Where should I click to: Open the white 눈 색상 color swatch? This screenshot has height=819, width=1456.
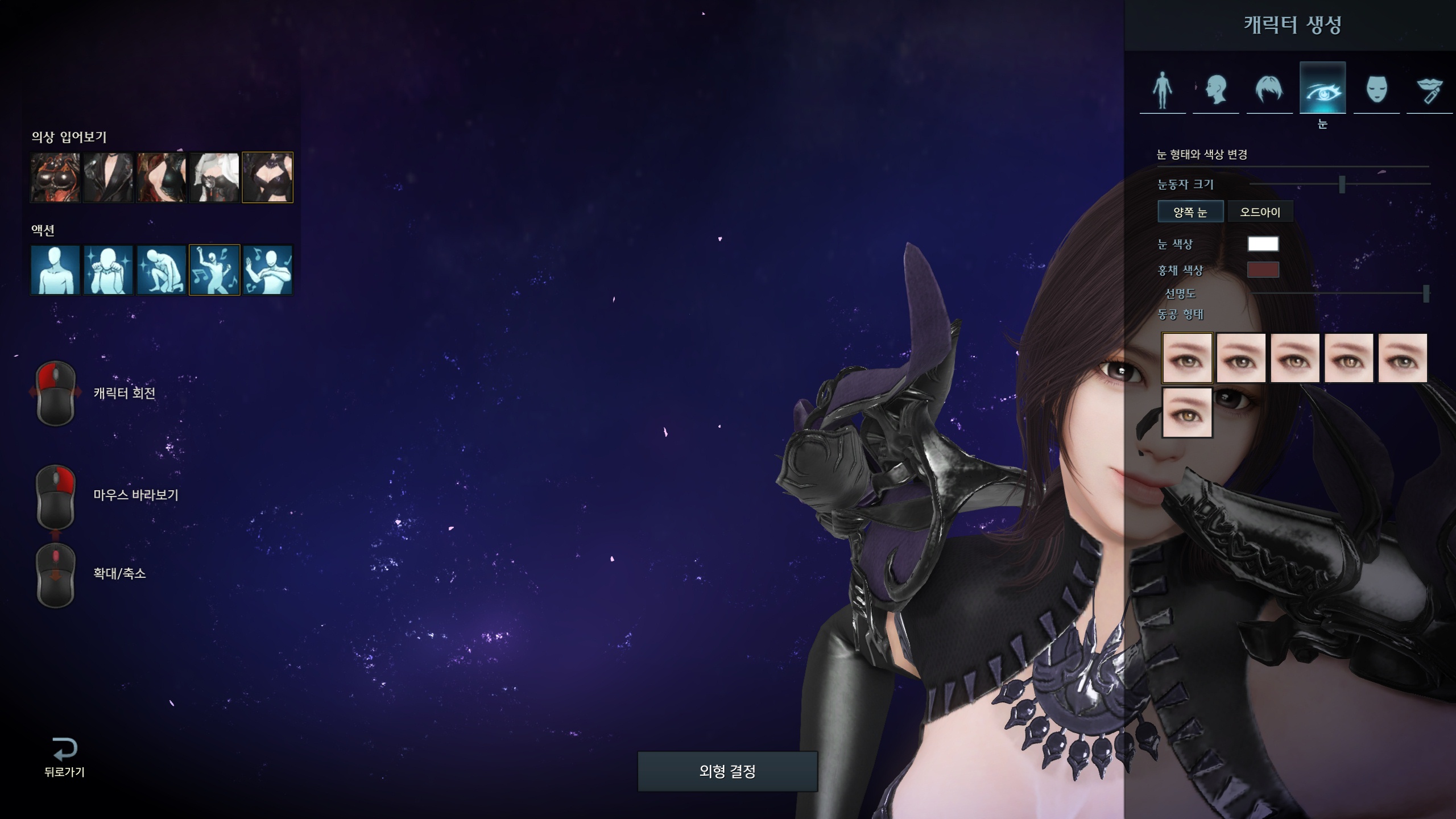click(1263, 244)
